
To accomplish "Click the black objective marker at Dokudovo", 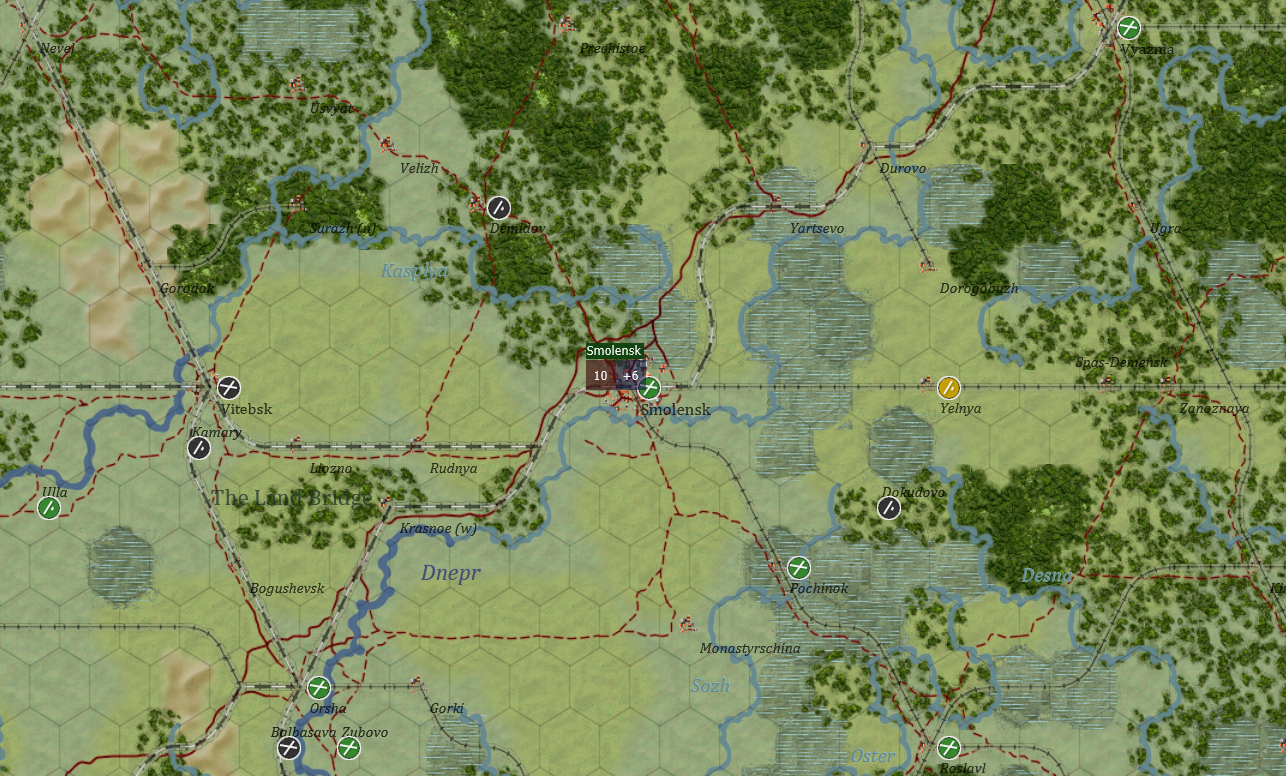I will tap(887, 509).
